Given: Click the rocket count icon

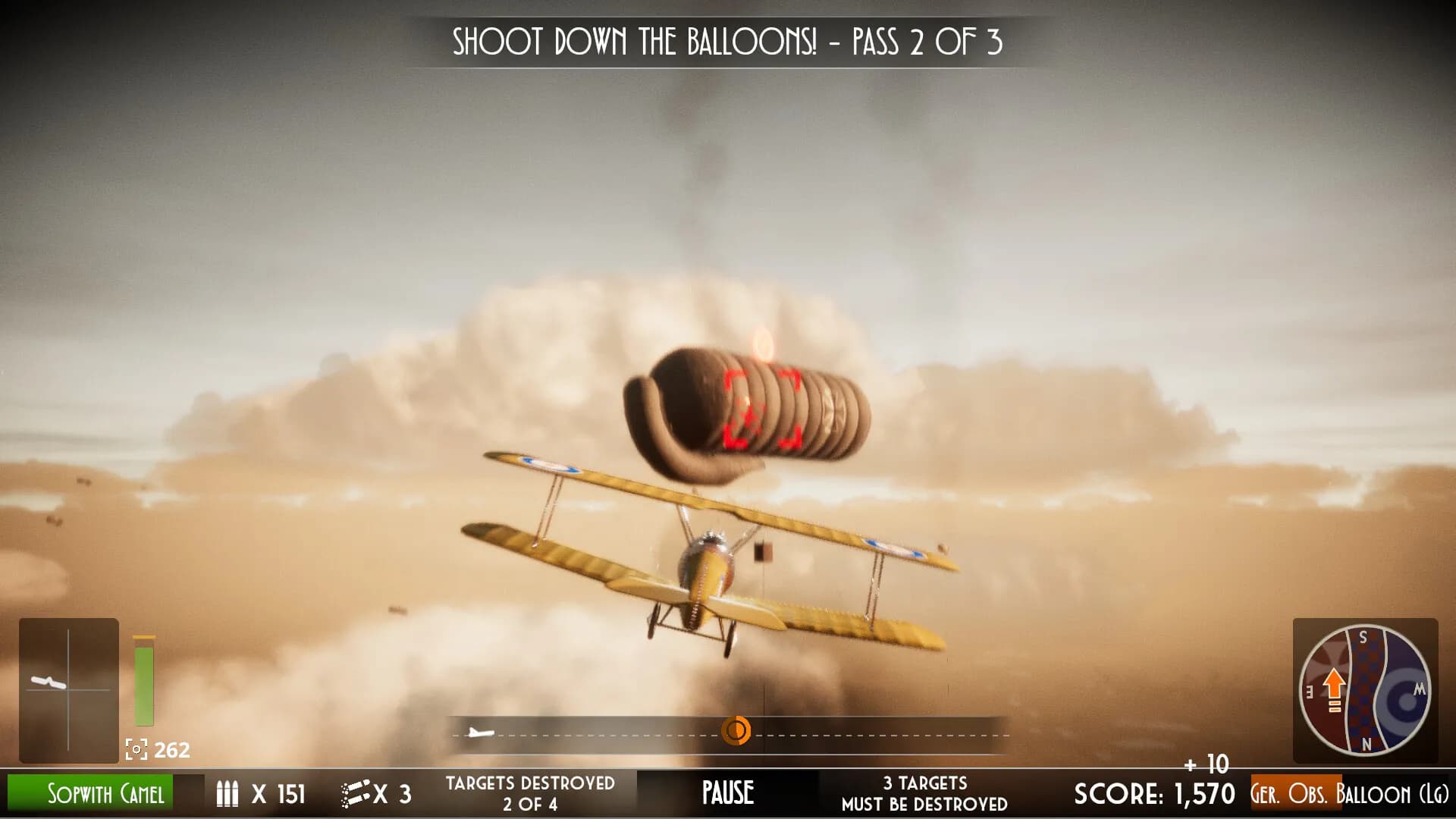Looking at the screenshot, I should (356, 794).
